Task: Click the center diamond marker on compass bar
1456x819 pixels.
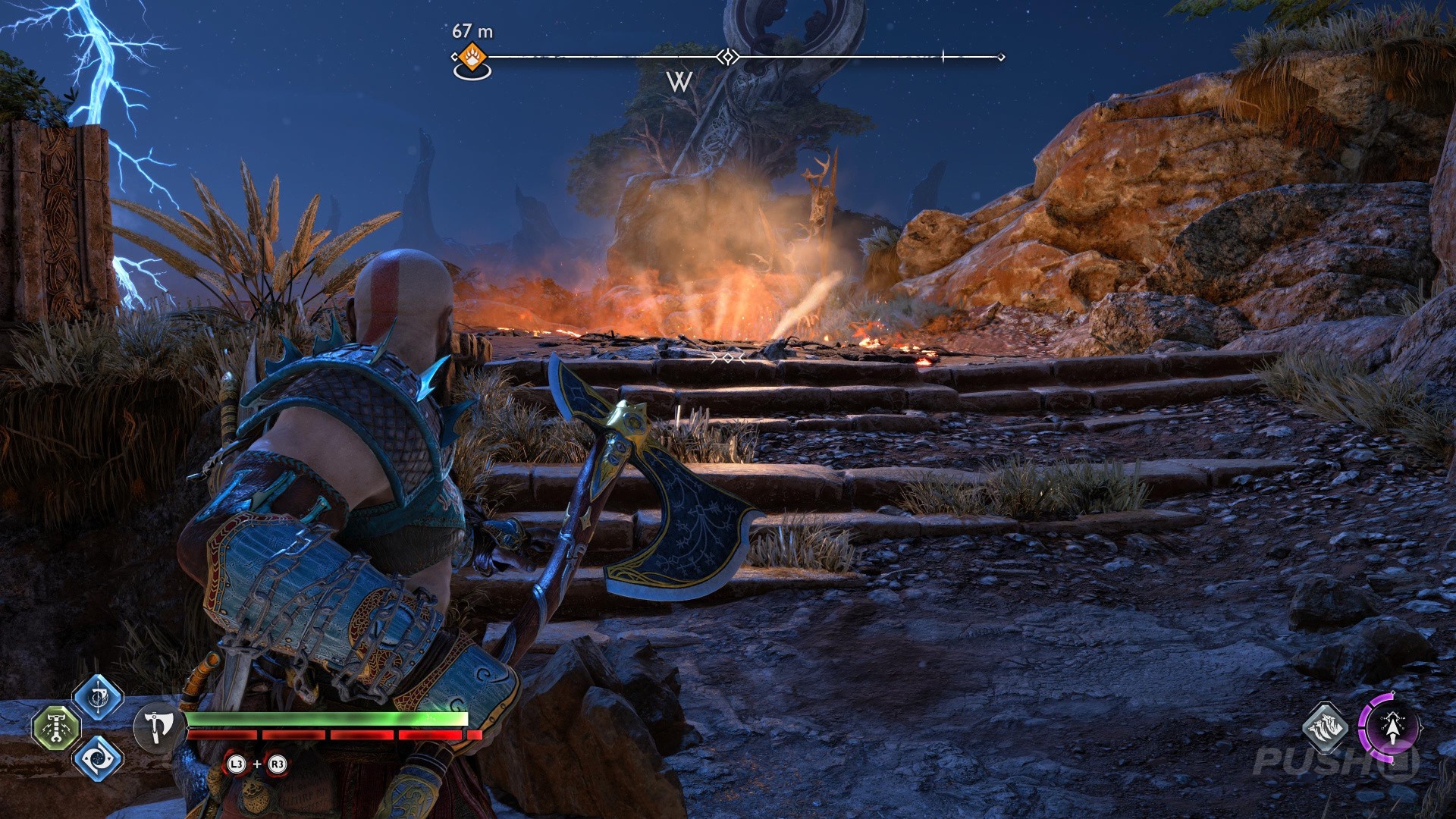Action: [x=728, y=57]
